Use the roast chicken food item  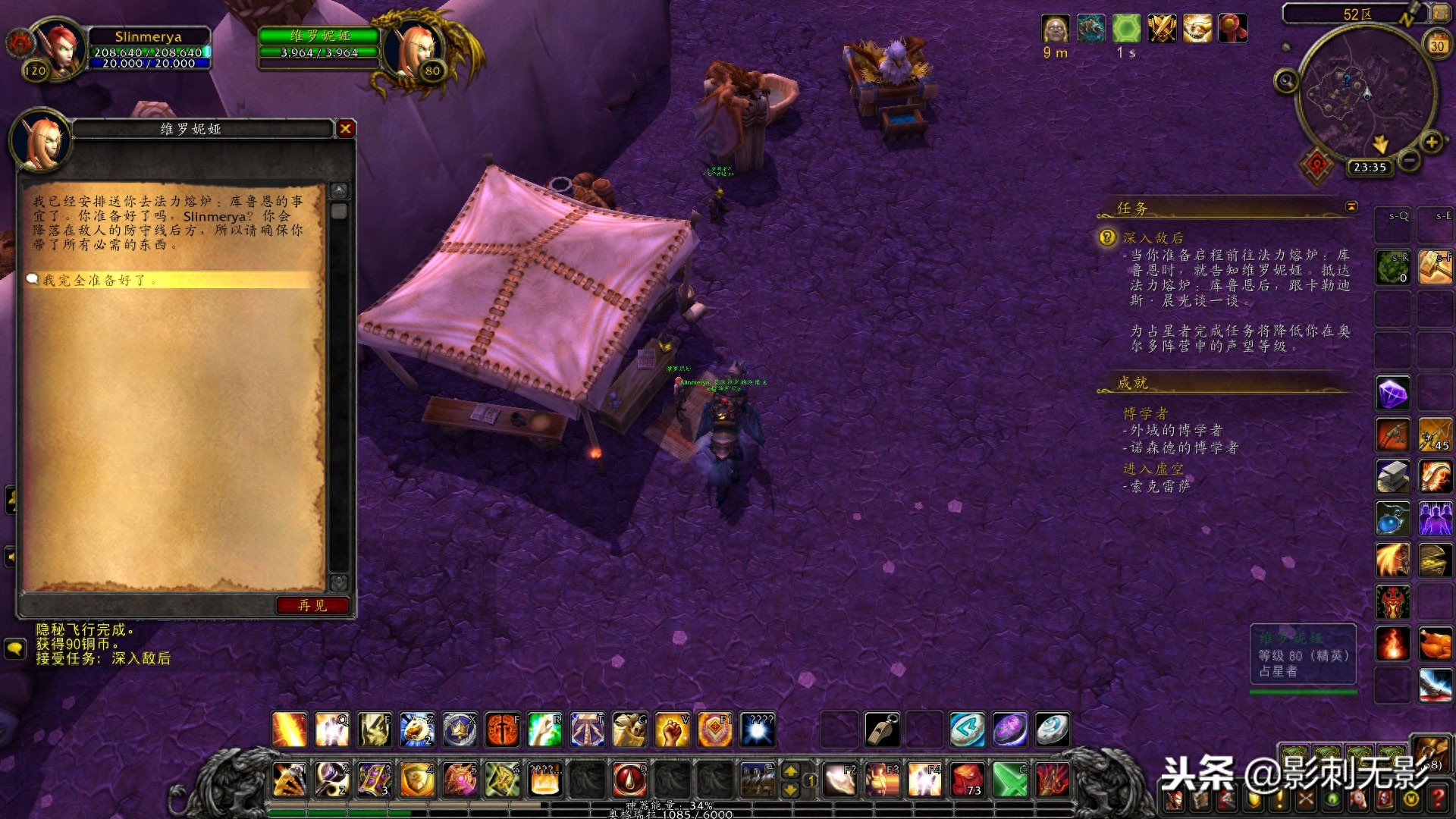tap(1435, 644)
